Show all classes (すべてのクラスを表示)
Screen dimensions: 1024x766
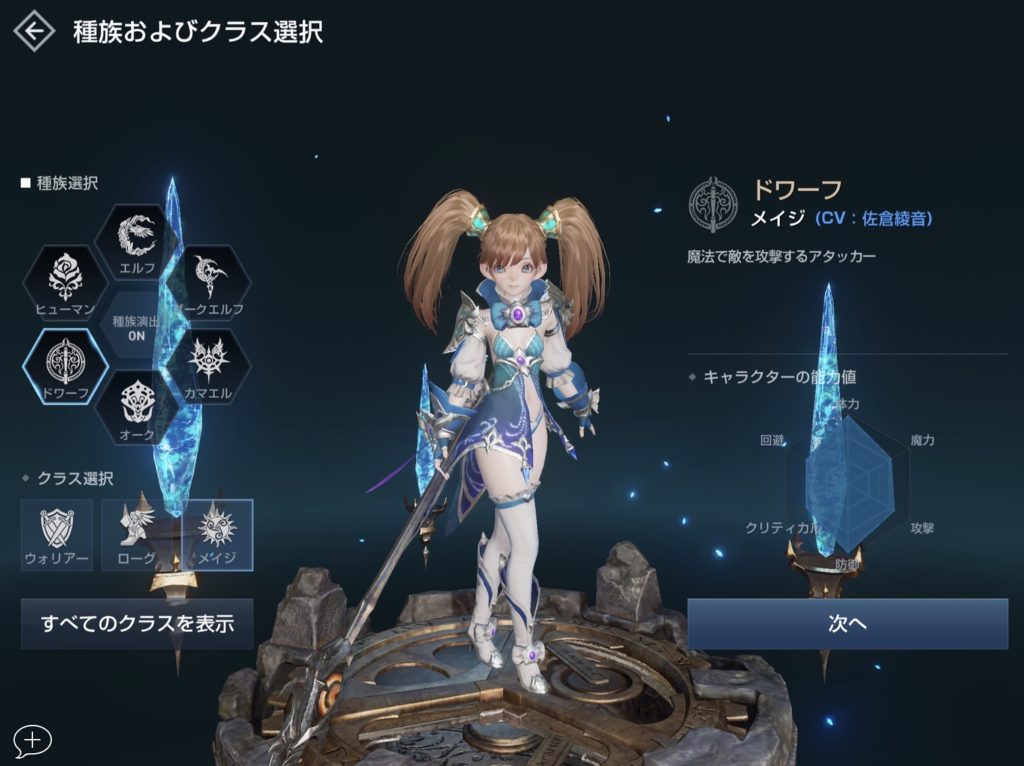137,624
